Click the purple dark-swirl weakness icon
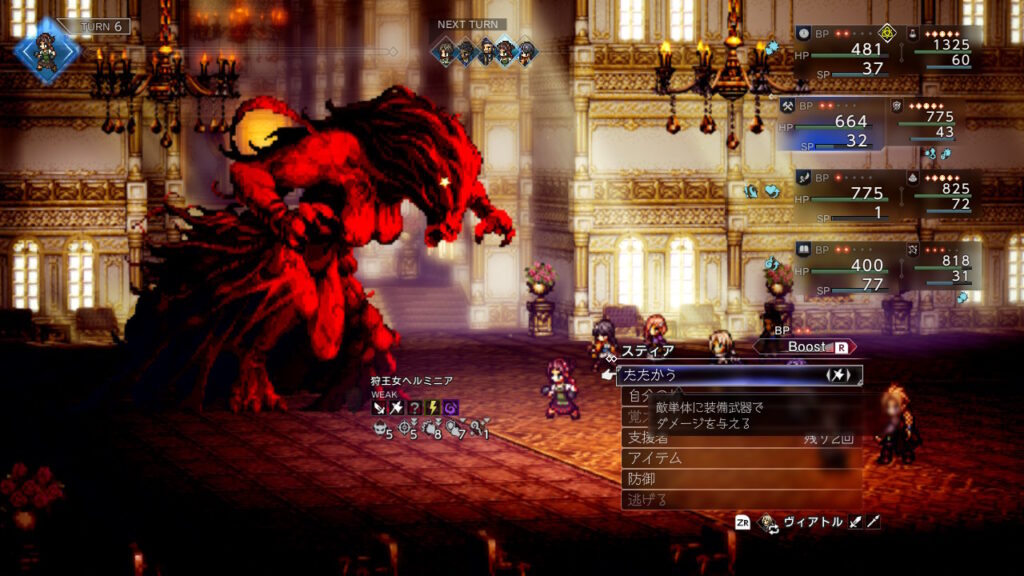 click(451, 407)
